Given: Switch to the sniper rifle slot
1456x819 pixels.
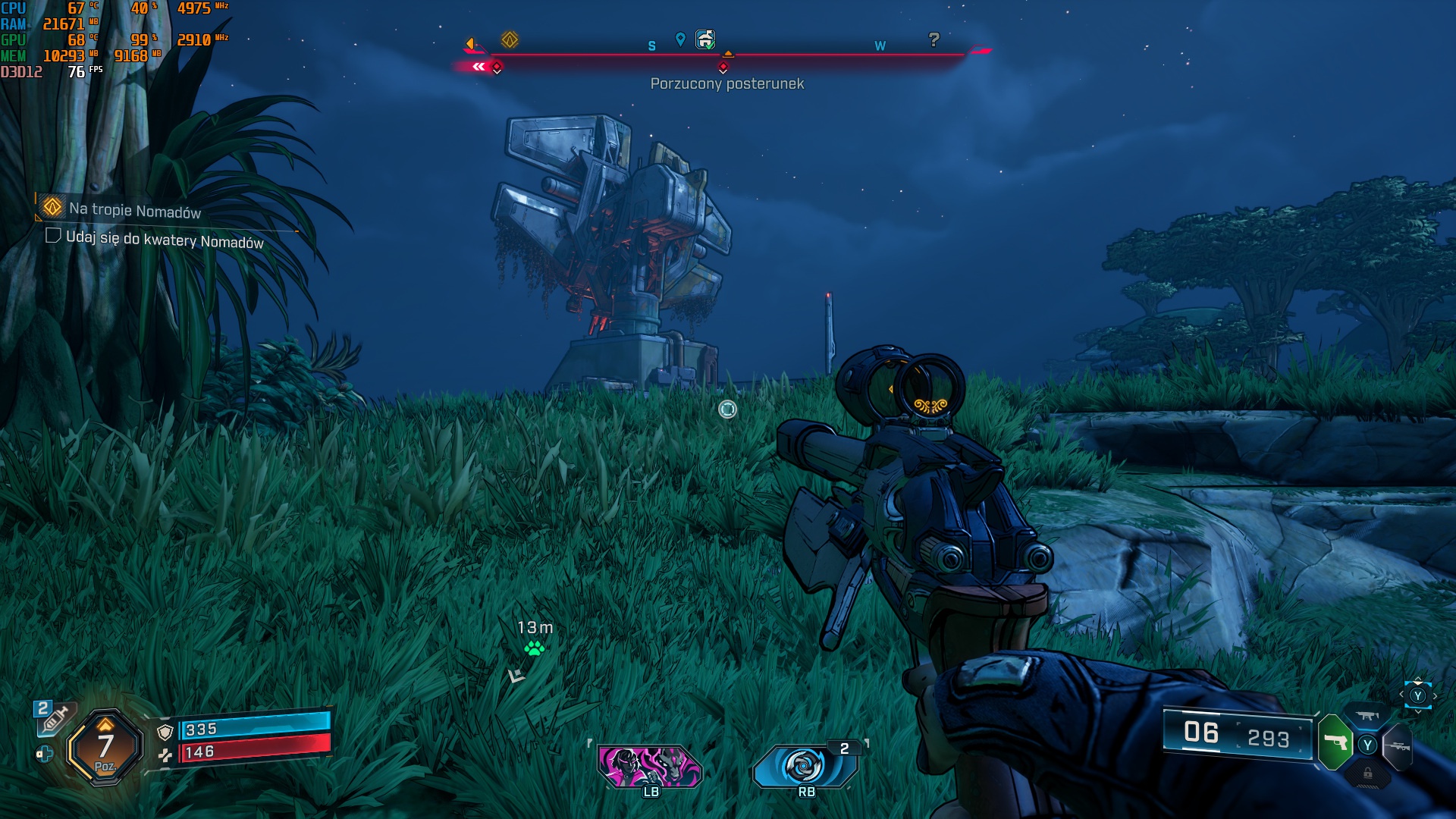Looking at the screenshot, I should pyautogui.click(x=1397, y=746).
